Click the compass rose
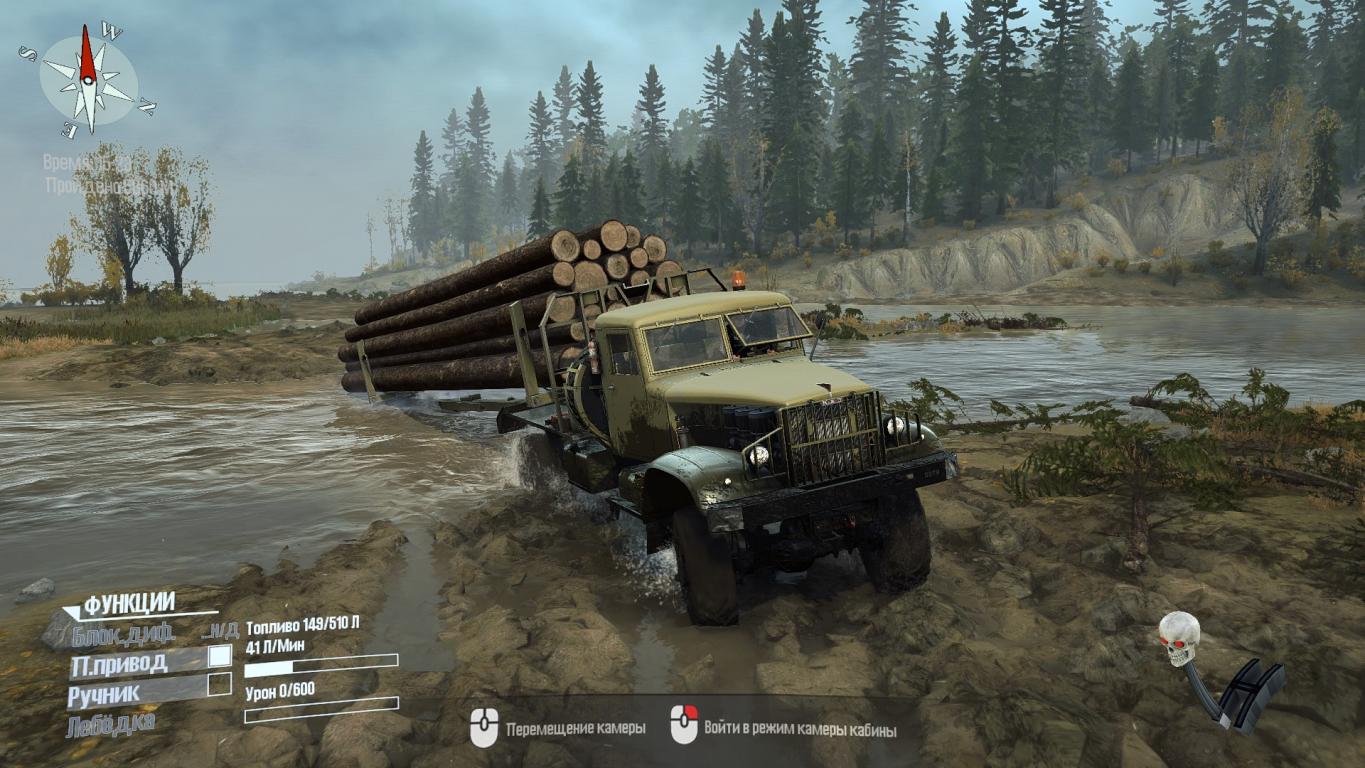1365x768 pixels. coord(89,79)
